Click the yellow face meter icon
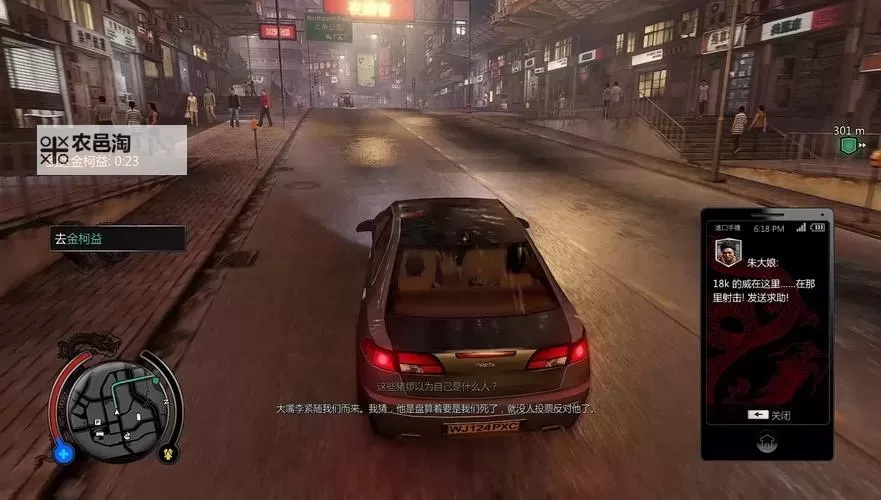The width and height of the screenshot is (881, 500). point(167,453)
